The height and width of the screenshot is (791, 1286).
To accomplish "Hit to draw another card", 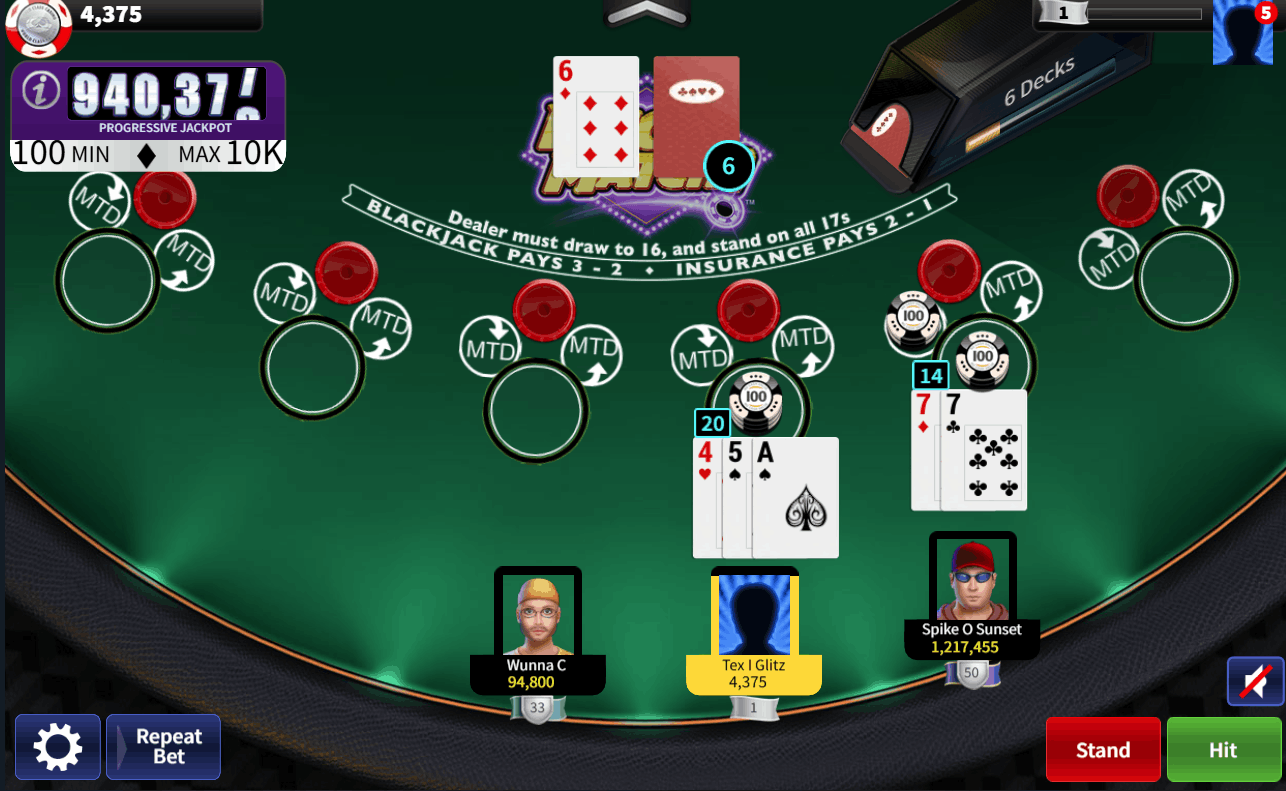I will click(1223, 749).
